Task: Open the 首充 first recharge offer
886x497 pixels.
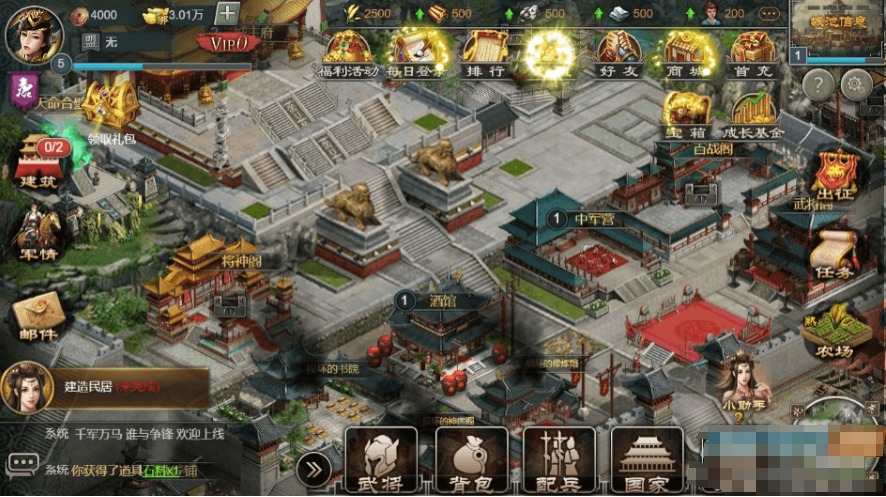Action: tap(754, 52)
